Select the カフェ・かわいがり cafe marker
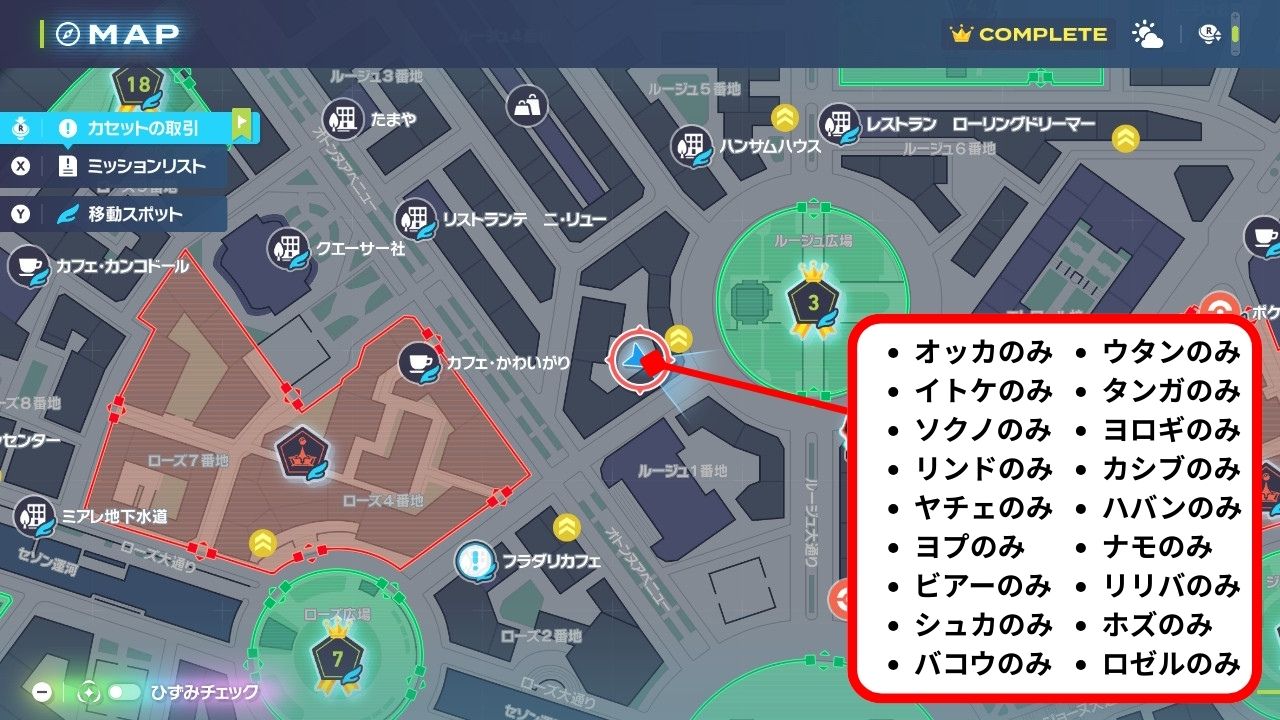This screenshot has height=720, width=1280. tap(418, 363)
